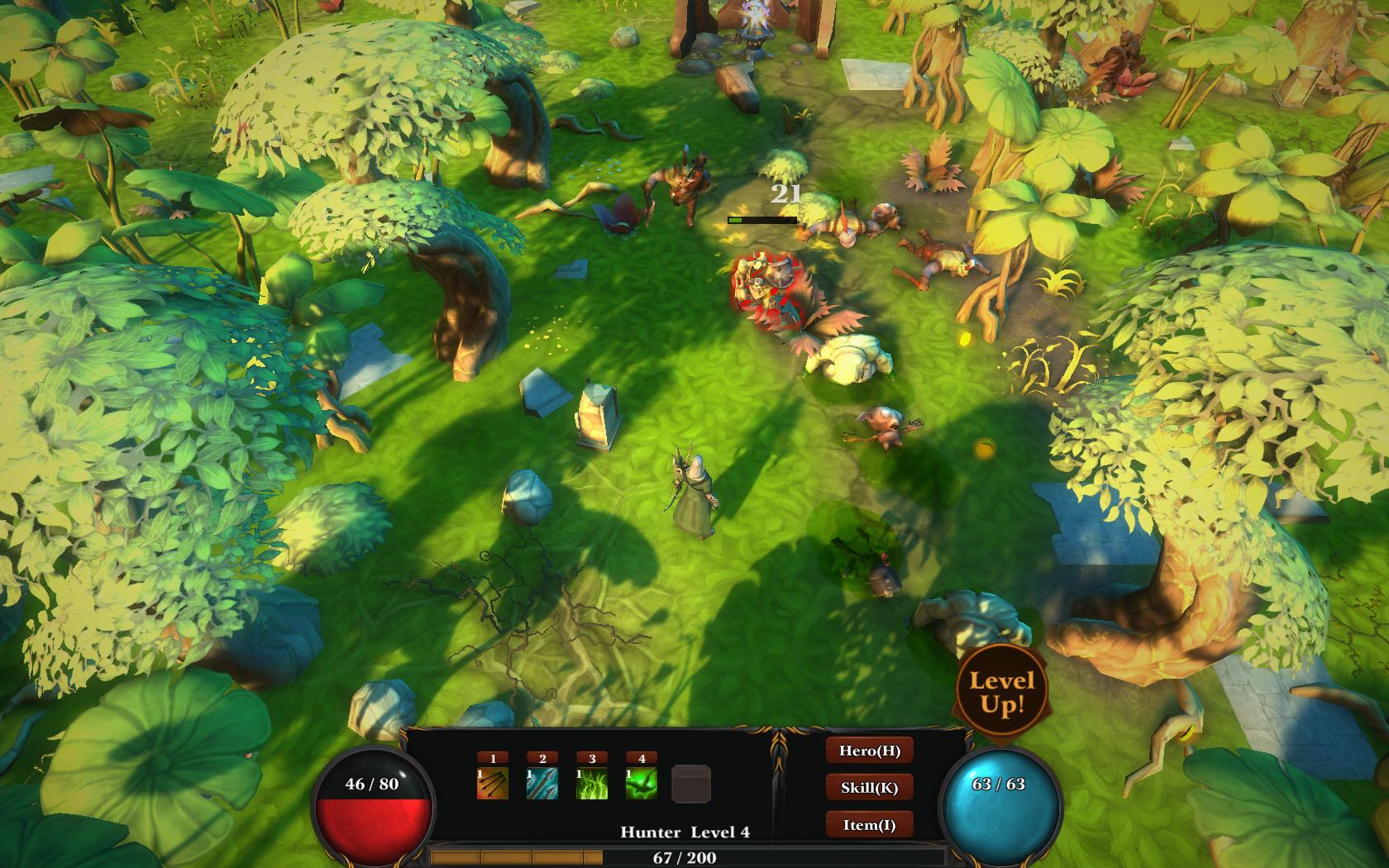Image resolution: width=1389 pixels, height=868 pixels.
Task: Trigger the green winged creature skill in slot 4
Action: coord(642,784)
